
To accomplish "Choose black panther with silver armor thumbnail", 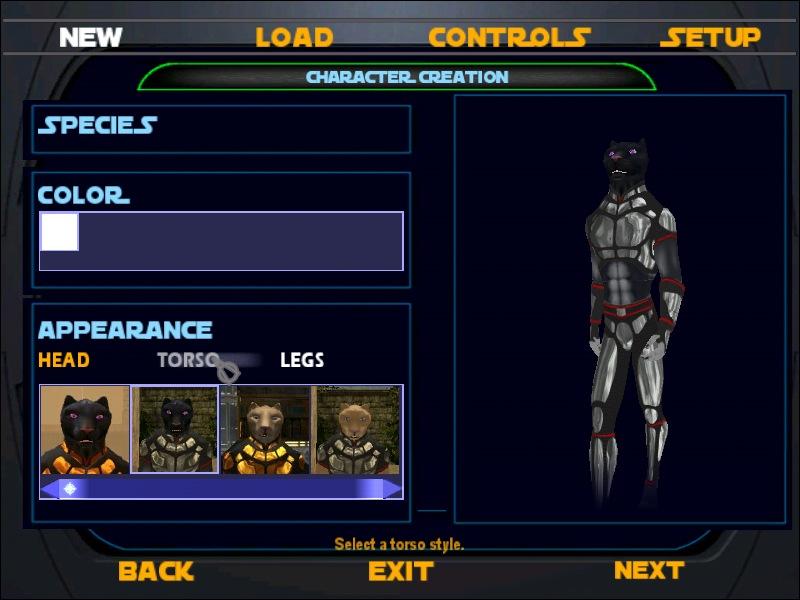I will pos(175,430).
